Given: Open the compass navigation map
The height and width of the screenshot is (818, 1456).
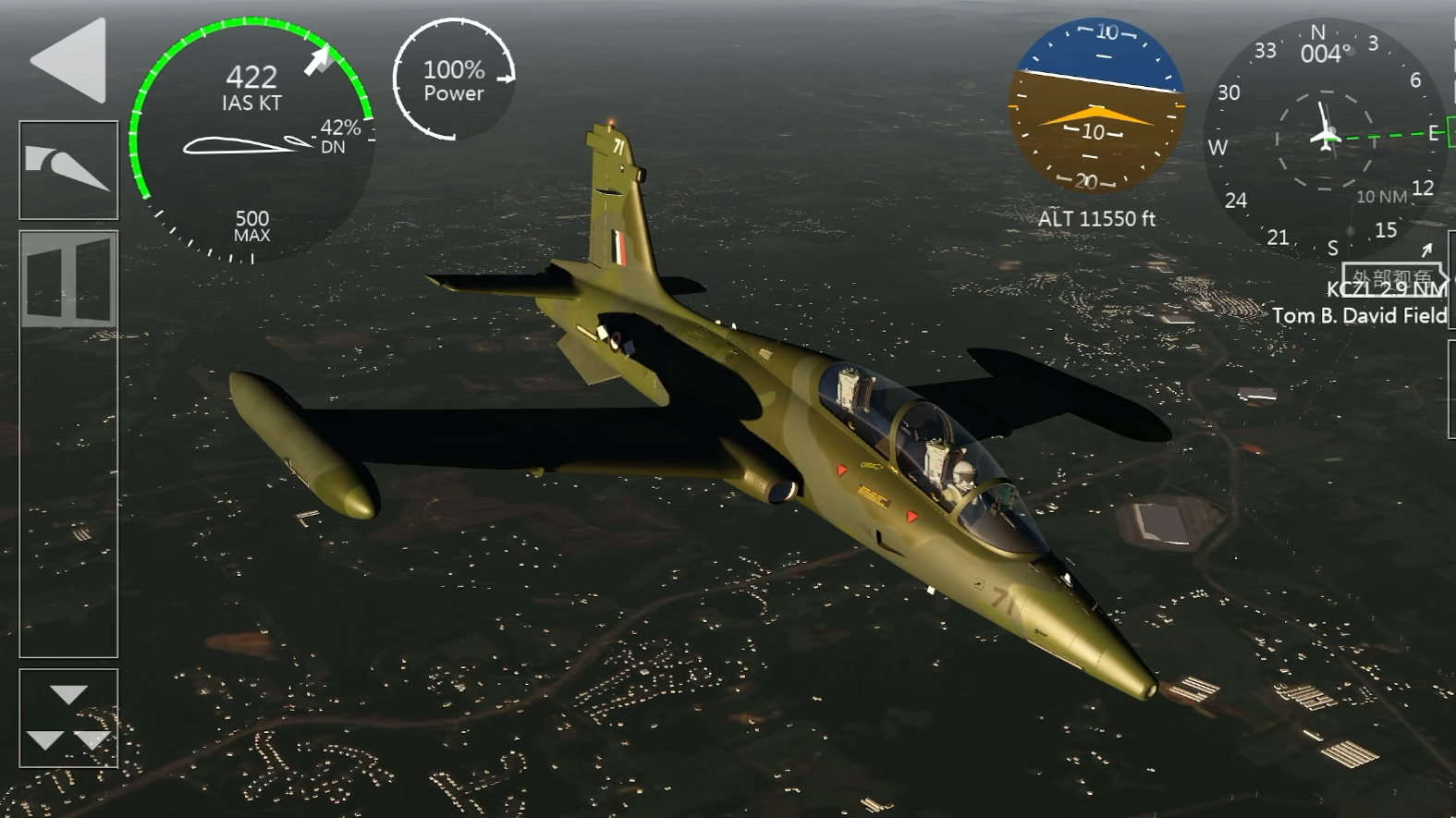Looking at the screenshot, I should point(1324,137).
